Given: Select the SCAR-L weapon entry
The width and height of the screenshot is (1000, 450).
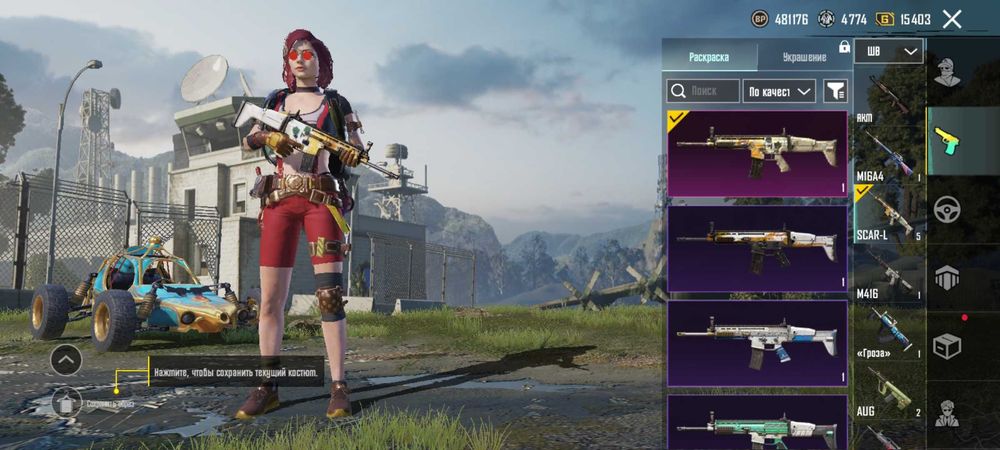Looking at the screenshot, I should [x=889, y=213].
